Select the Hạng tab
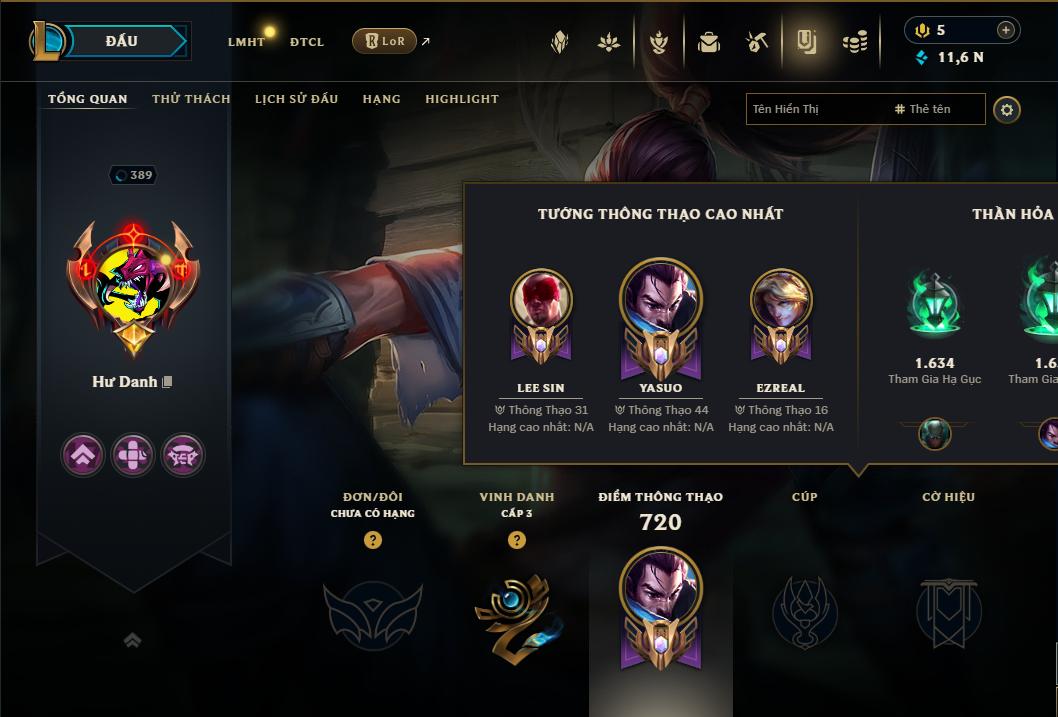This screenshot has width=1058, height=717. (x=381, y=99)
